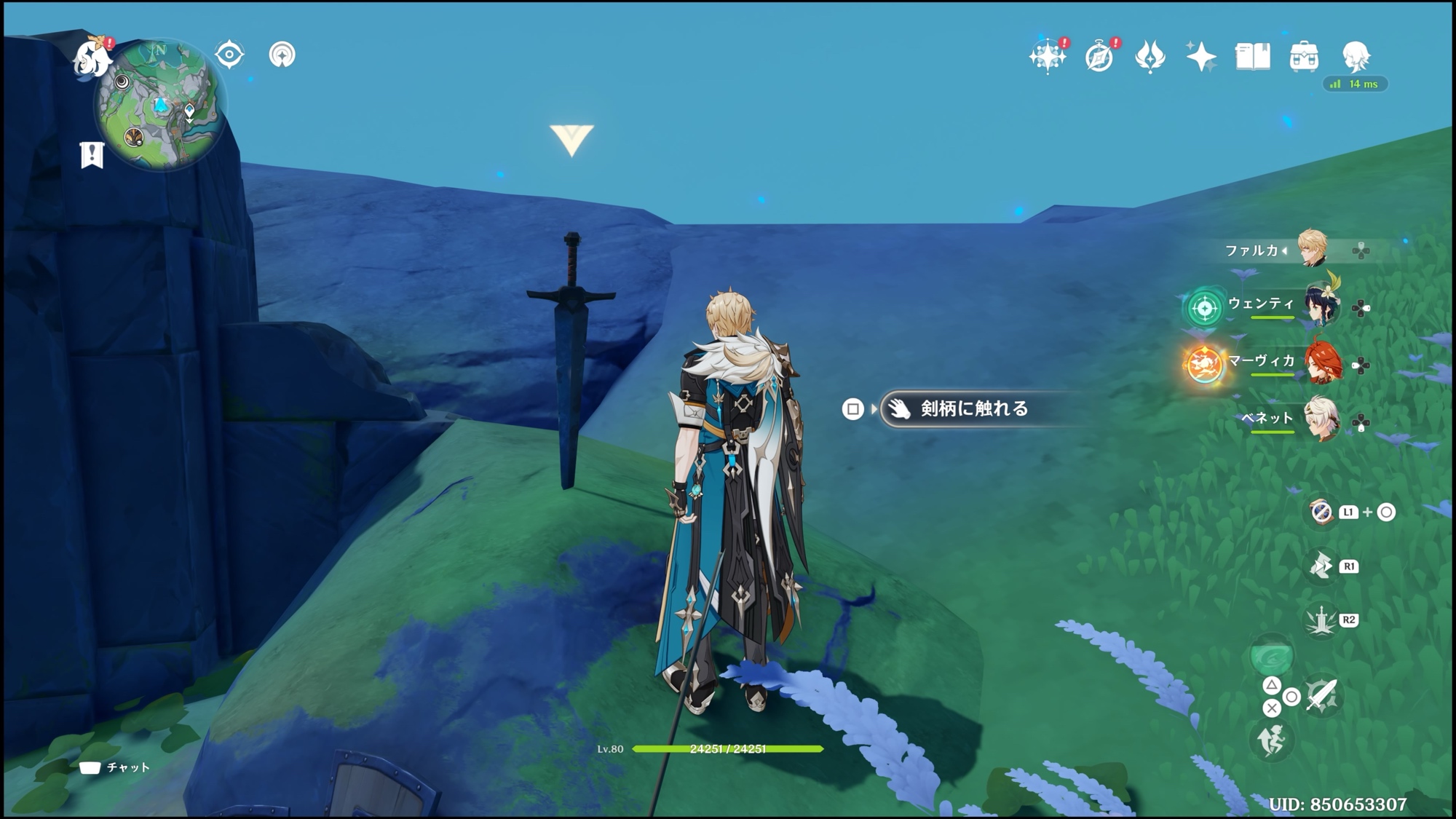Open the Wish star icon
Screen dimensions: 1456x819
tap(1048, 56)
